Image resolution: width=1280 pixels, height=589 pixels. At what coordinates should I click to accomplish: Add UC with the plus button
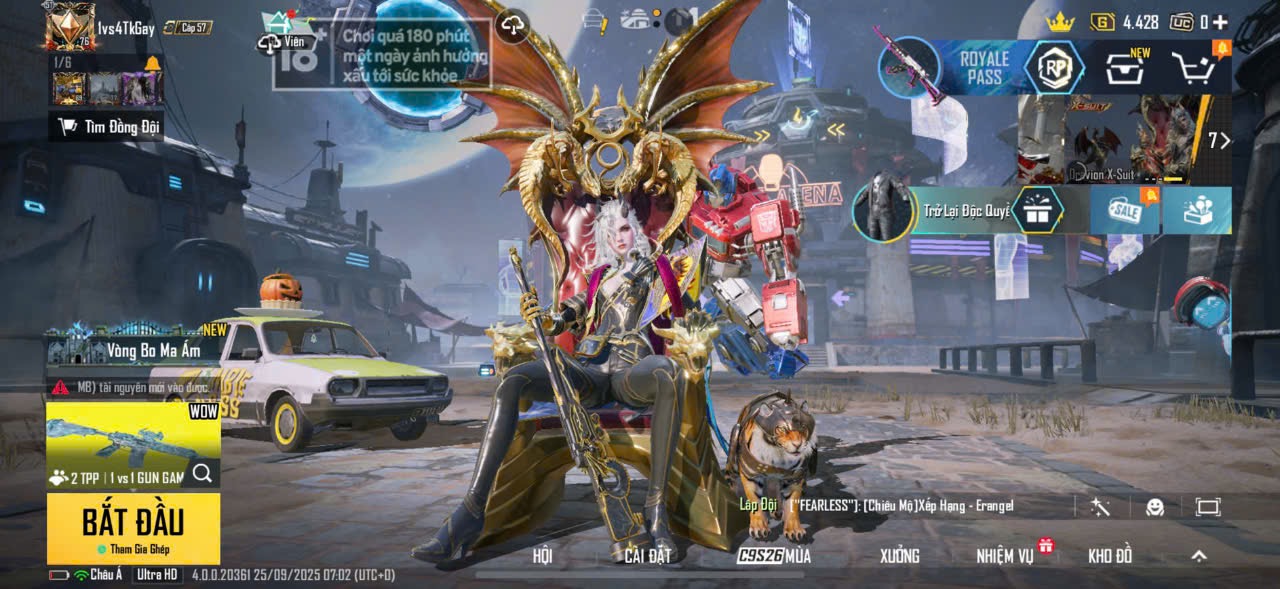[x=1219, y=21]
